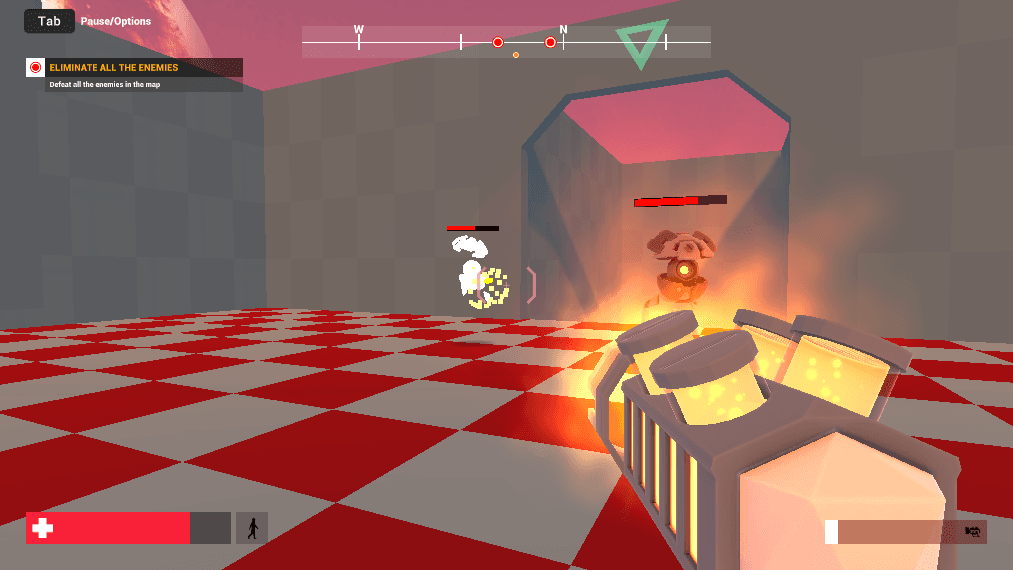This screenshot has height=570, width=1013.
Task: Click the weapon icon beside the ammo bar
Action: coord(971,532)
